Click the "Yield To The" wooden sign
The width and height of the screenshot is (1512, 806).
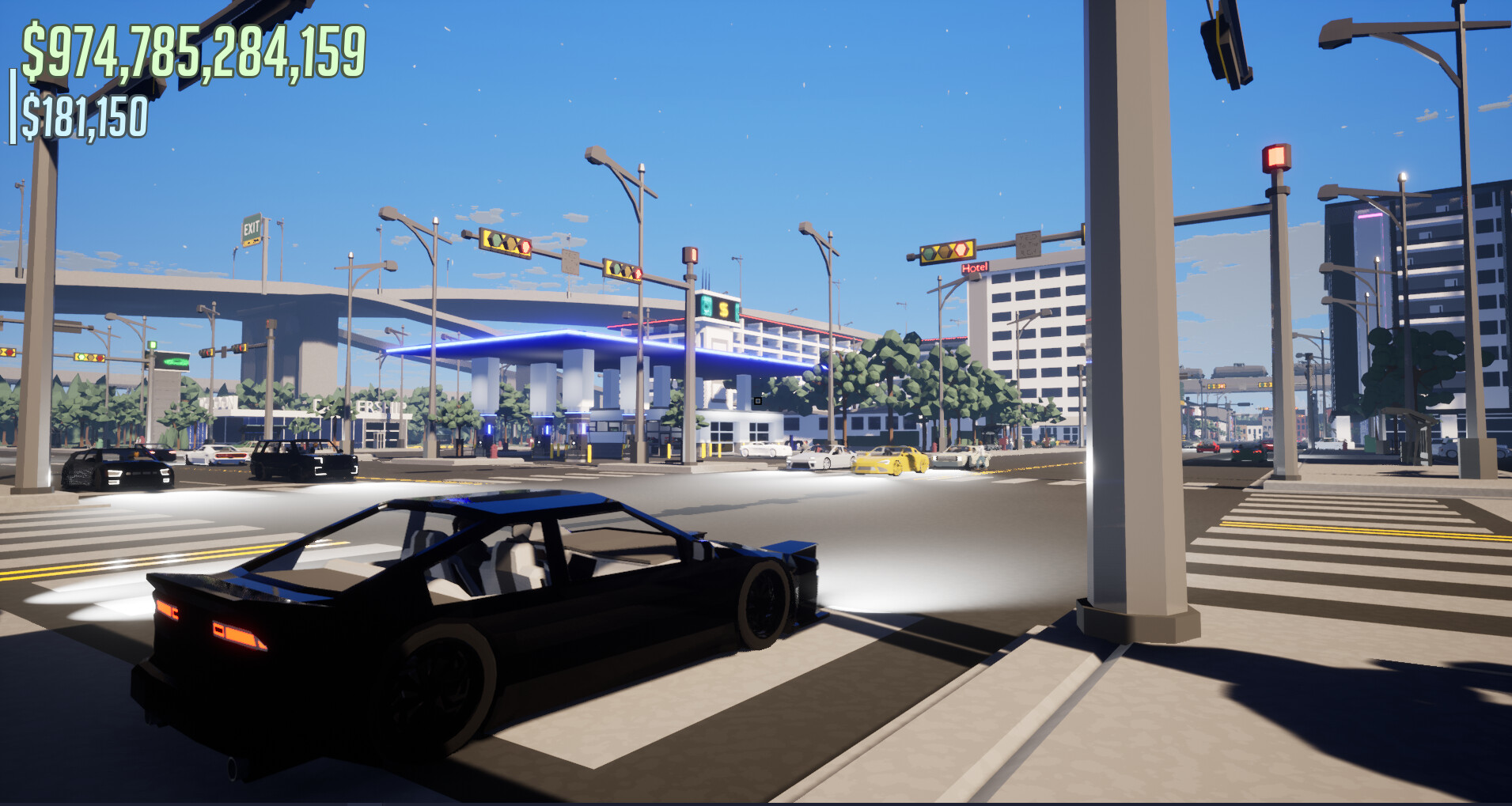[1028, 244]
